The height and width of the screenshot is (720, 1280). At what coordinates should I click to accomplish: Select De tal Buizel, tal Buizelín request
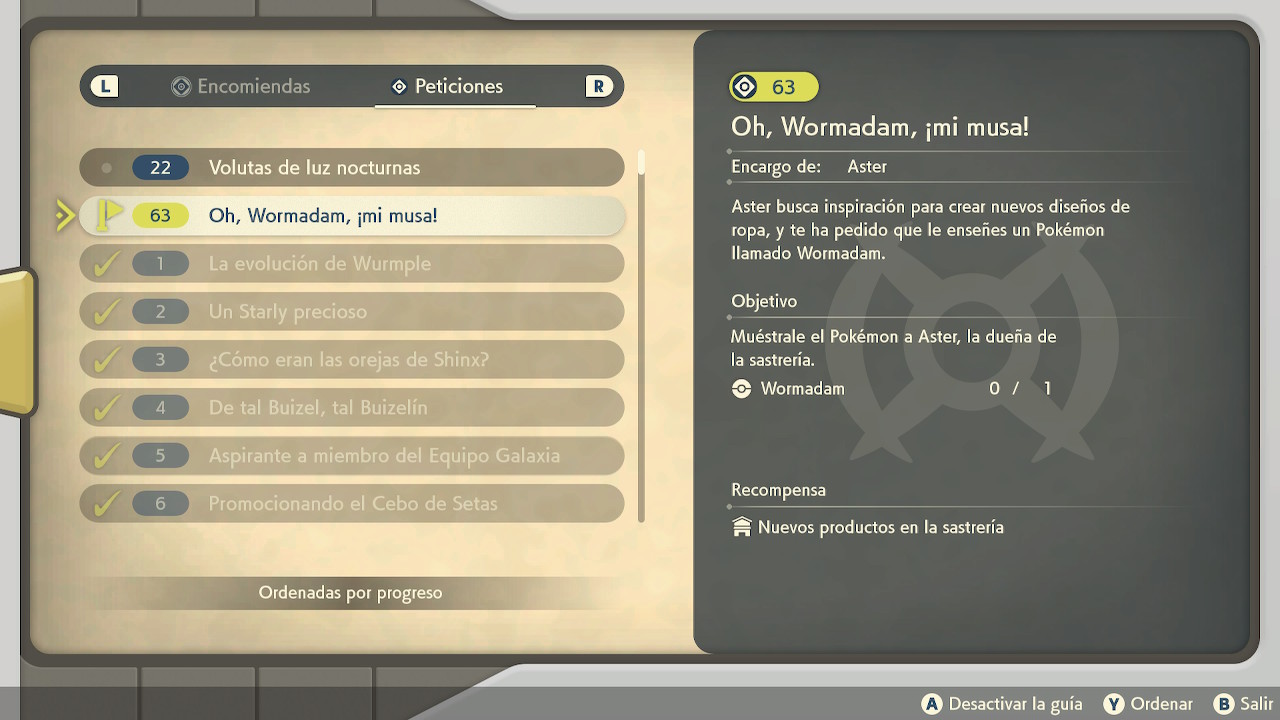click(x=351, y=408)
